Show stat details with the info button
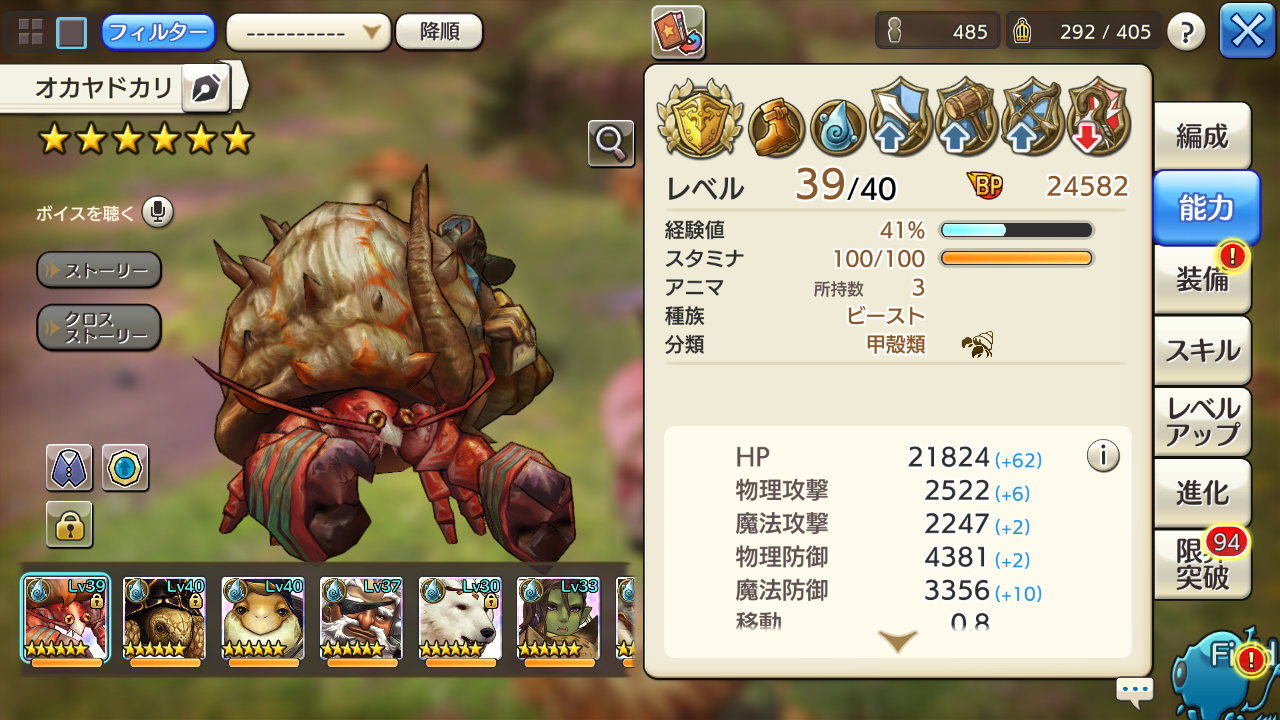 1102,456
